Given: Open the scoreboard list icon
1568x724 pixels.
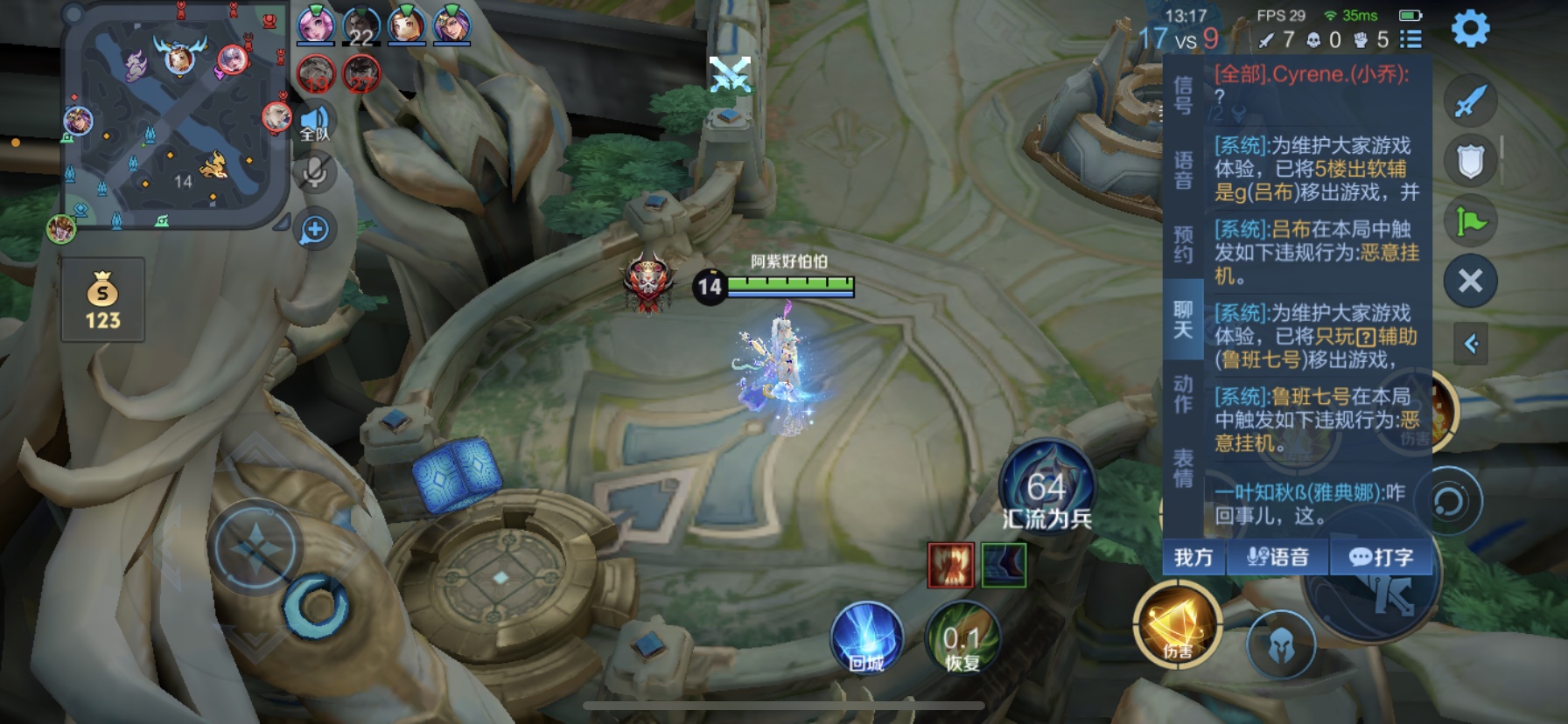Looking at the screenshot, I should click(x=1410, y=39).
